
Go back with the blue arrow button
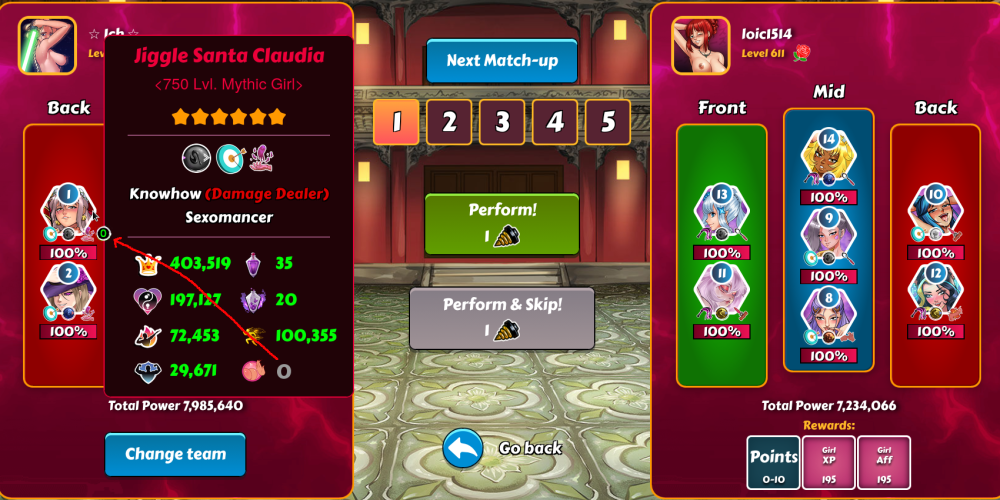click(463, 449)
